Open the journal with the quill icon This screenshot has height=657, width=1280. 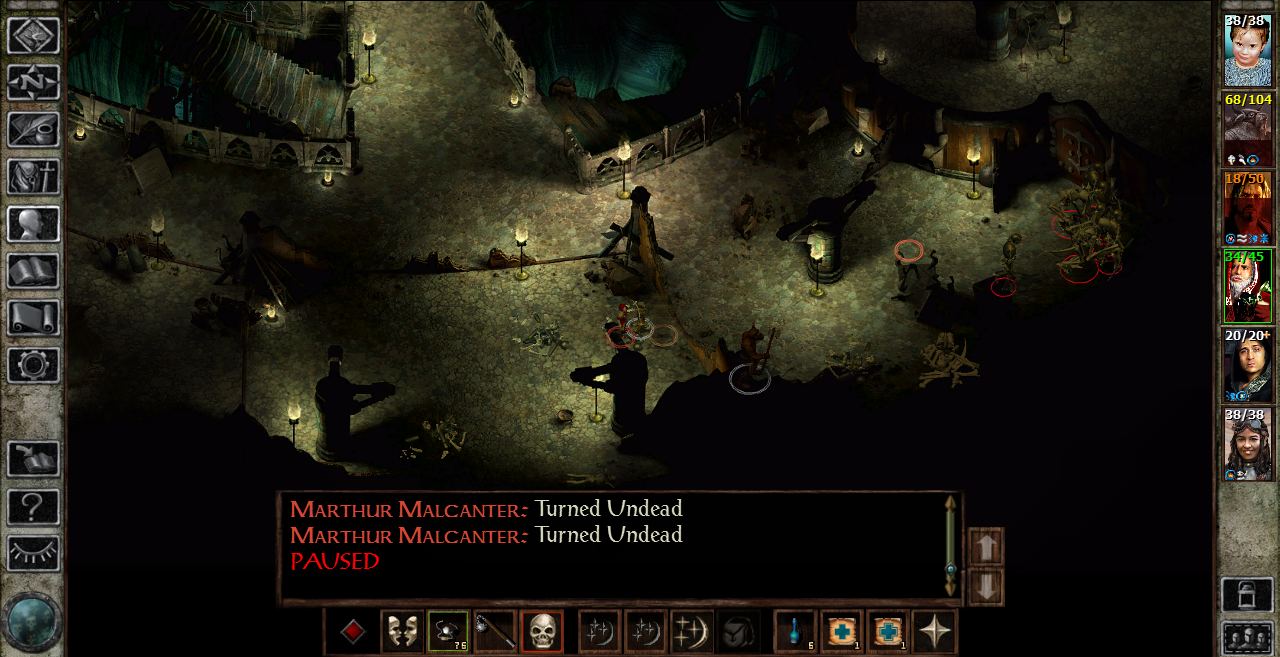[x=33, y=129]
